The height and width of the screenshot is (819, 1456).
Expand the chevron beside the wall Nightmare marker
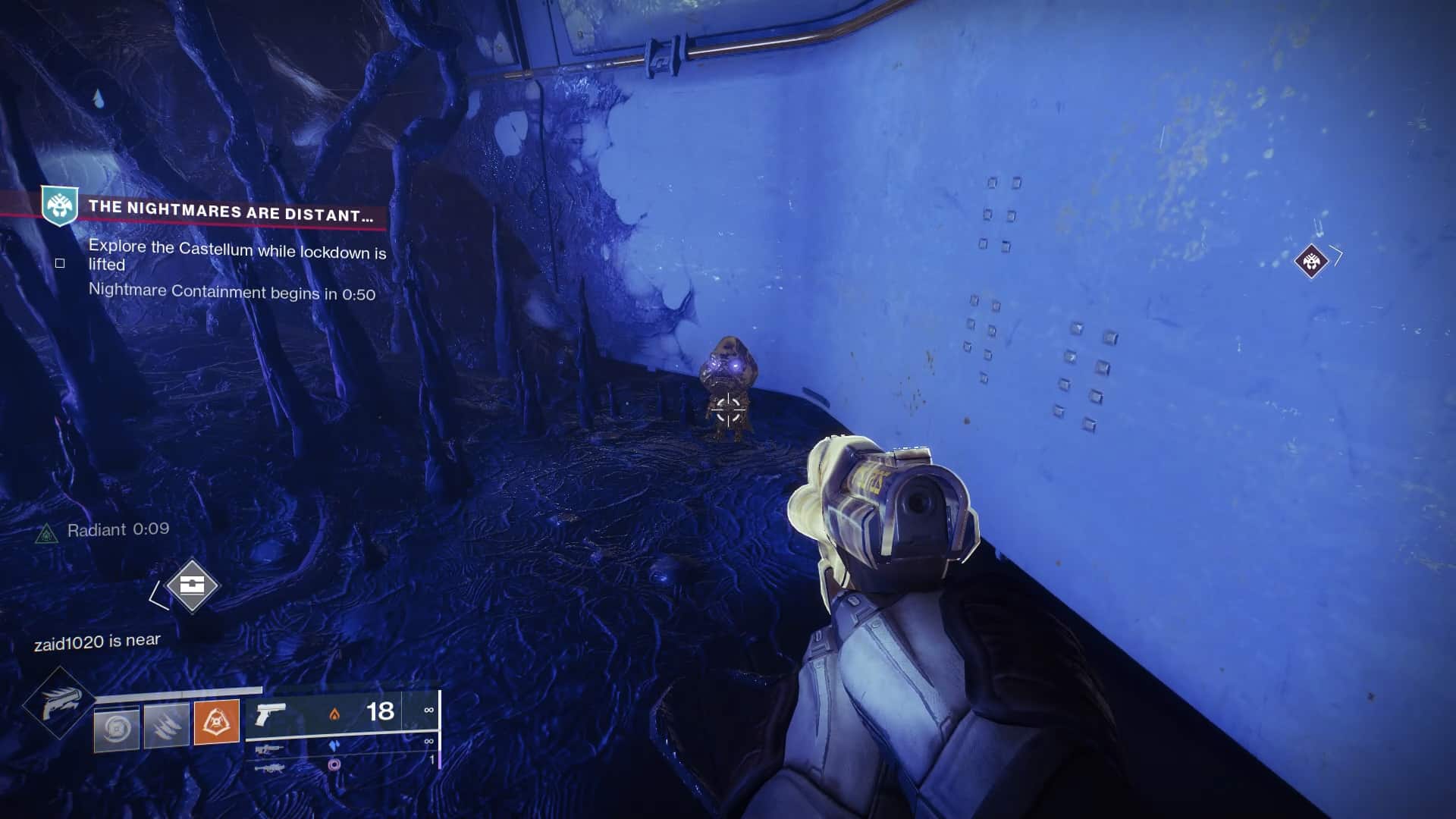(1337, 255)
